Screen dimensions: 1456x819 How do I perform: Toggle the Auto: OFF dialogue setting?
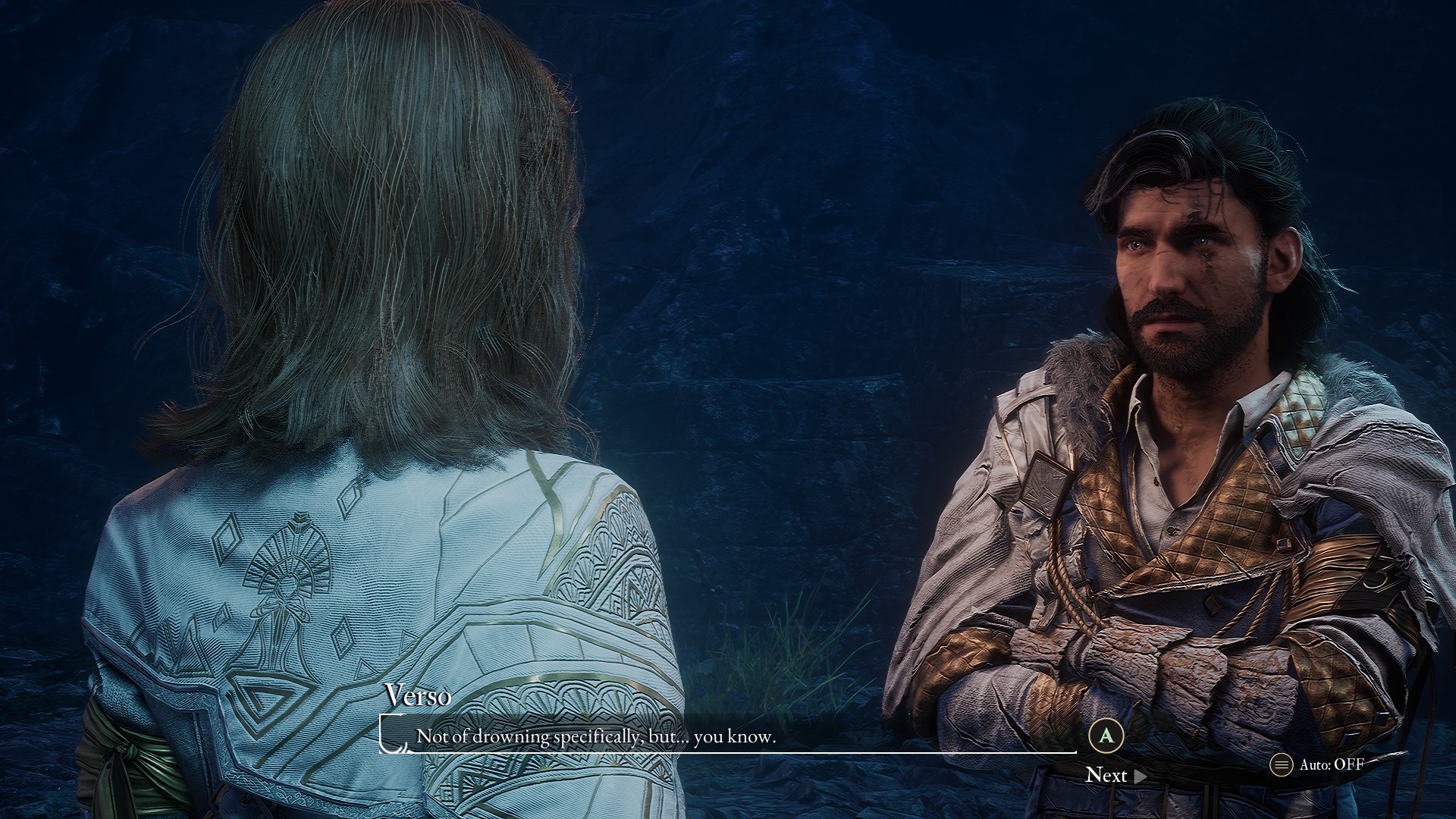(1319, 764)
